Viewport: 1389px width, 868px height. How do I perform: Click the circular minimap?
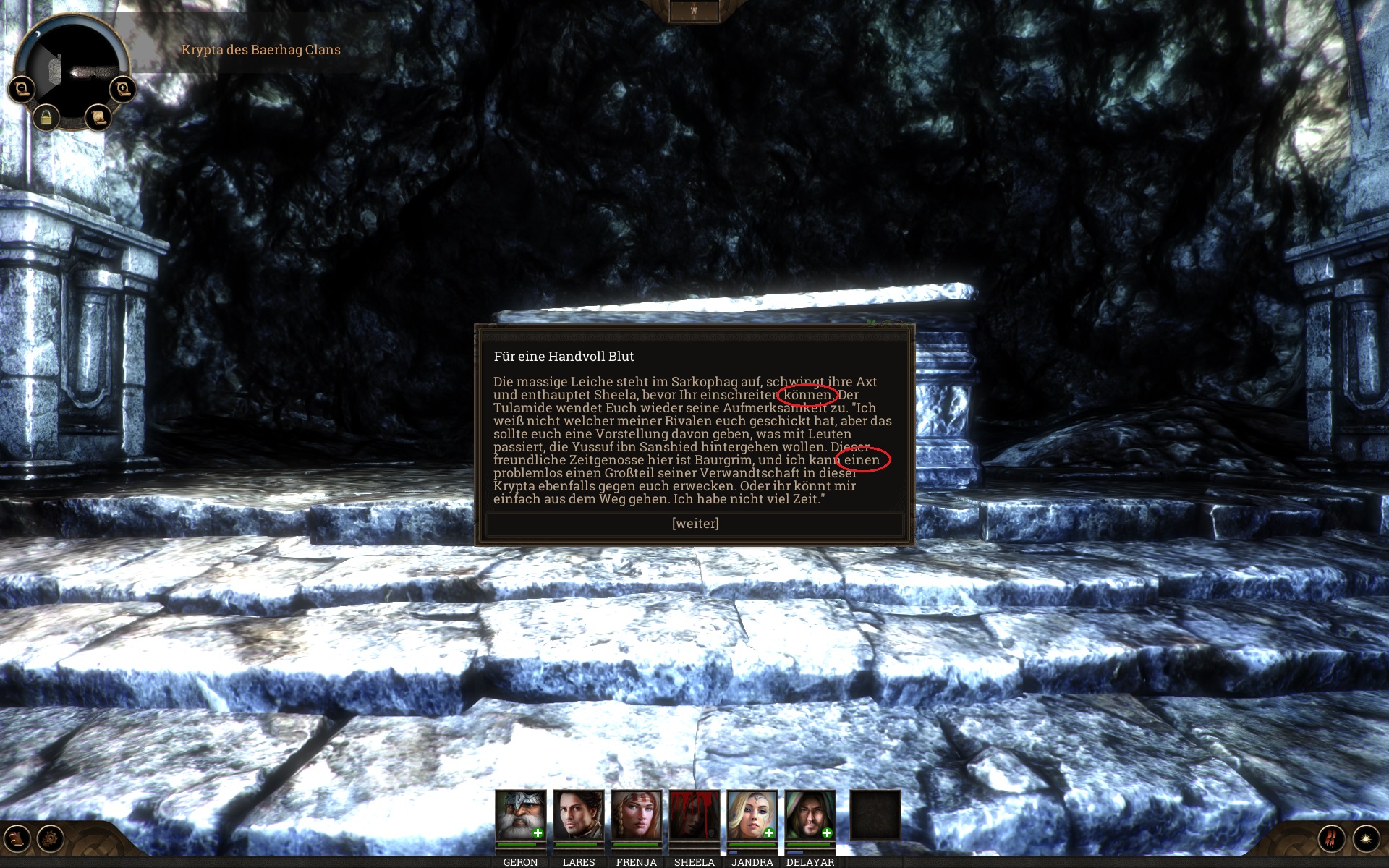(72, 69)
